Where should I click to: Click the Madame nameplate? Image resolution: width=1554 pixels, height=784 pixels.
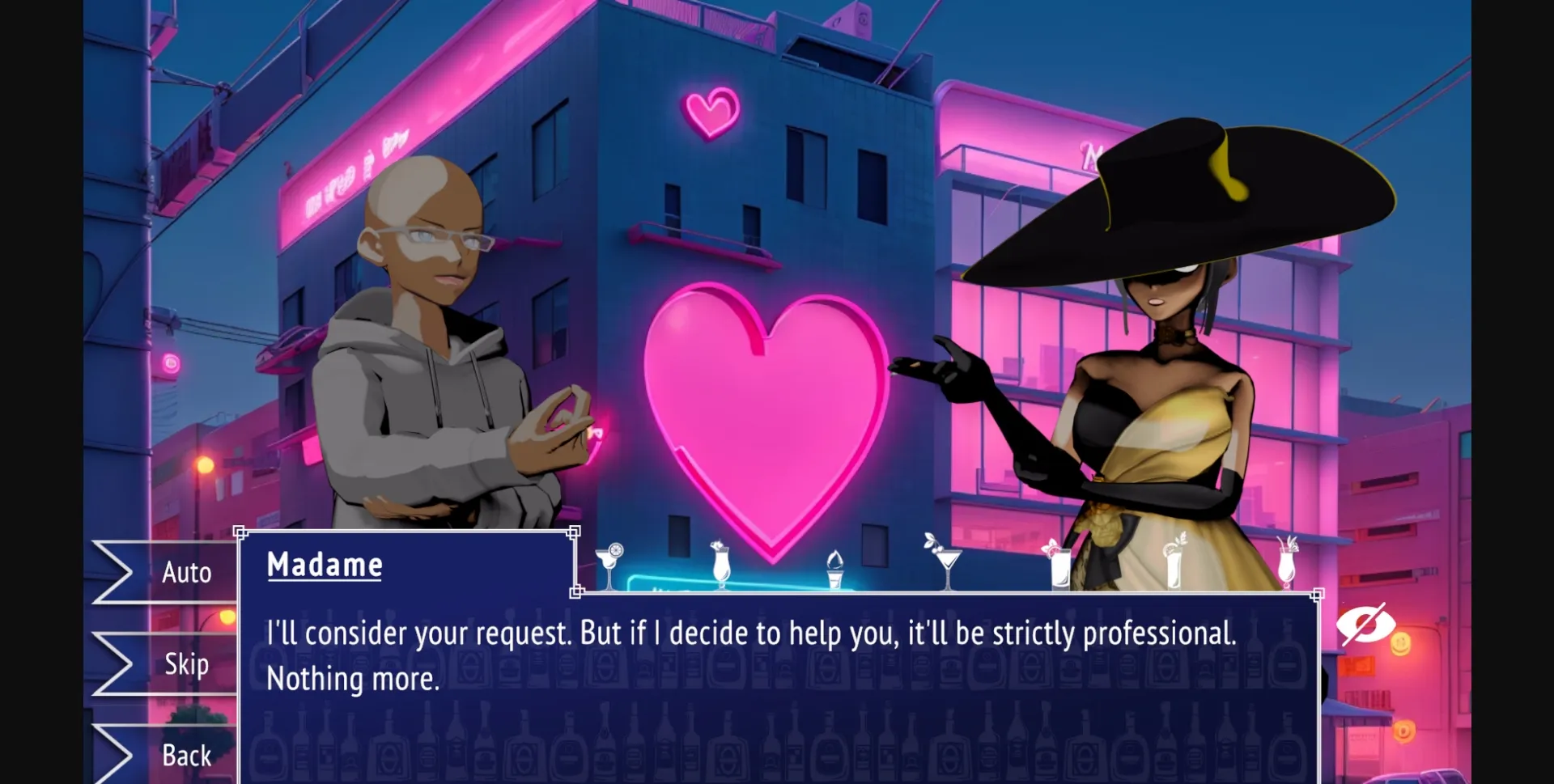(324, 563)
